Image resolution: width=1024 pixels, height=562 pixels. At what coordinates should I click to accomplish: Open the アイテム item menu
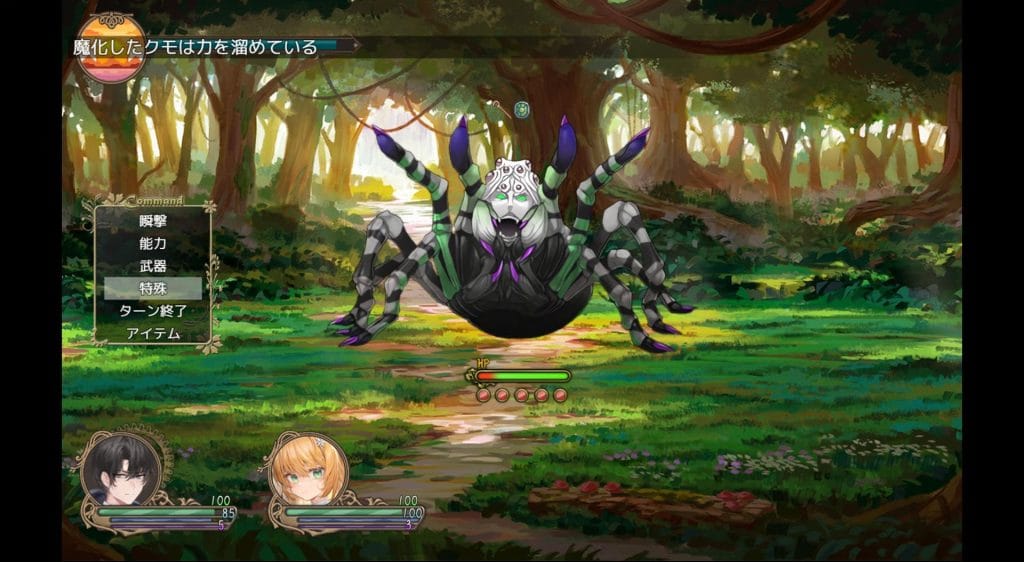tap(153, 333)
